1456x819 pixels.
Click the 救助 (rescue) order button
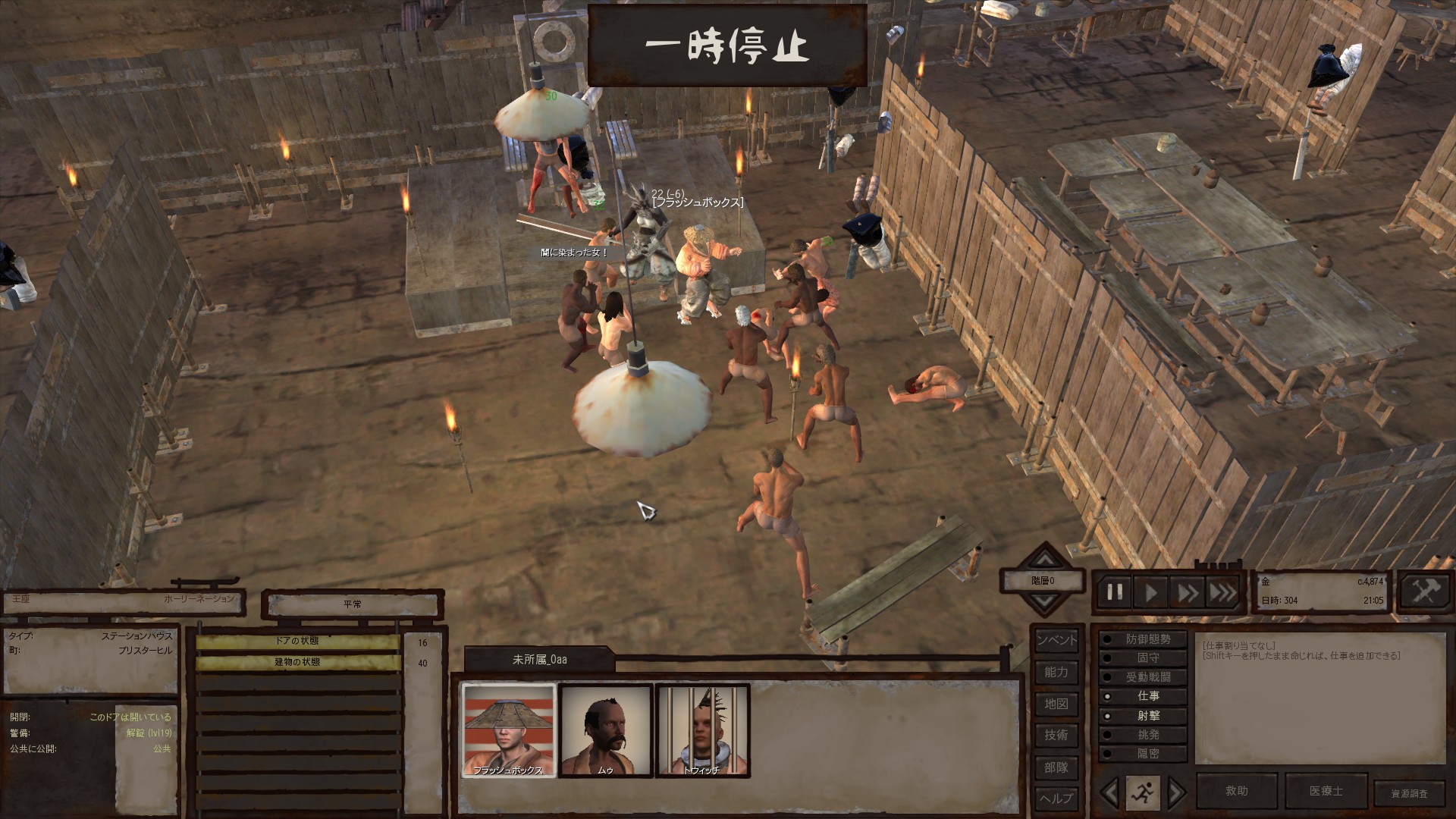[1236, 791]
